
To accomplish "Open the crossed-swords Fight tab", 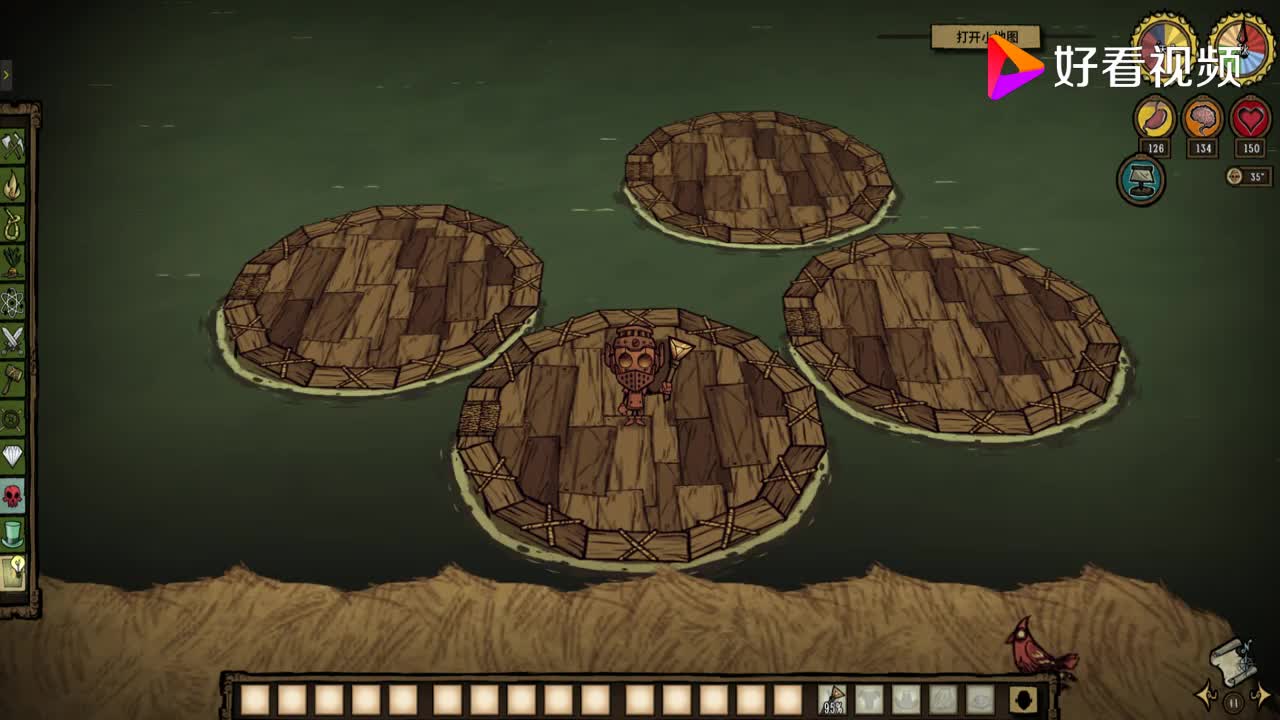I will (x=12, y=340).
